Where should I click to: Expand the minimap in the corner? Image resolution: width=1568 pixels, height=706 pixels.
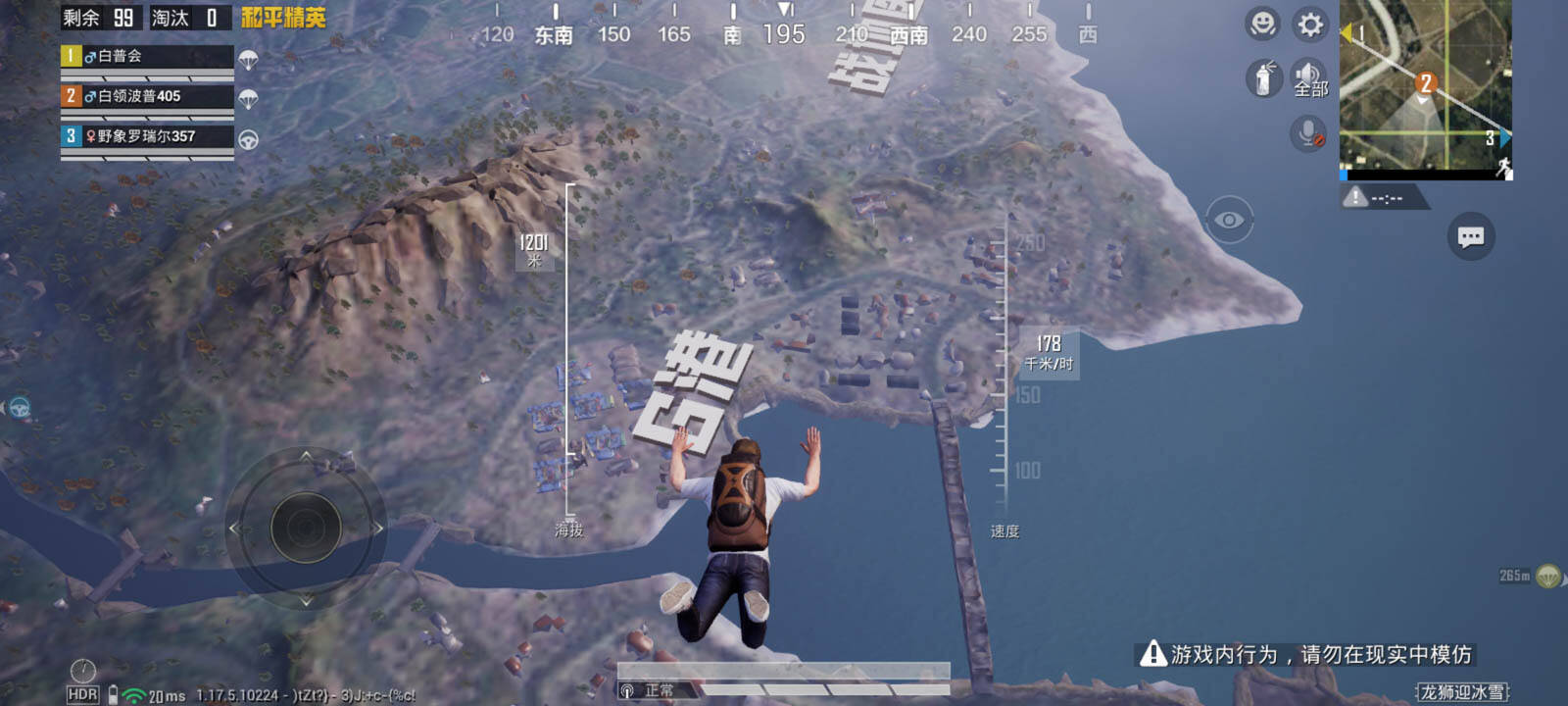coord(1425,90)
